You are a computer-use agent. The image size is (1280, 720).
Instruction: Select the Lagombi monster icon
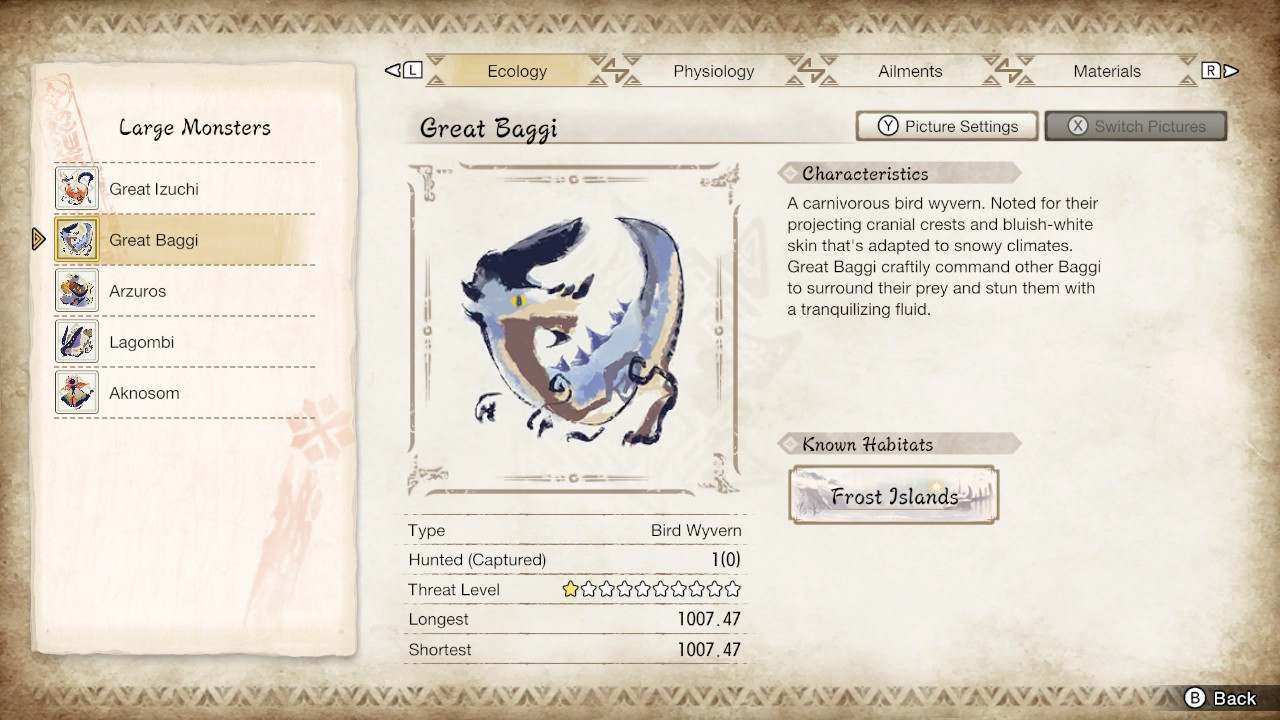(x=77, y=341)
